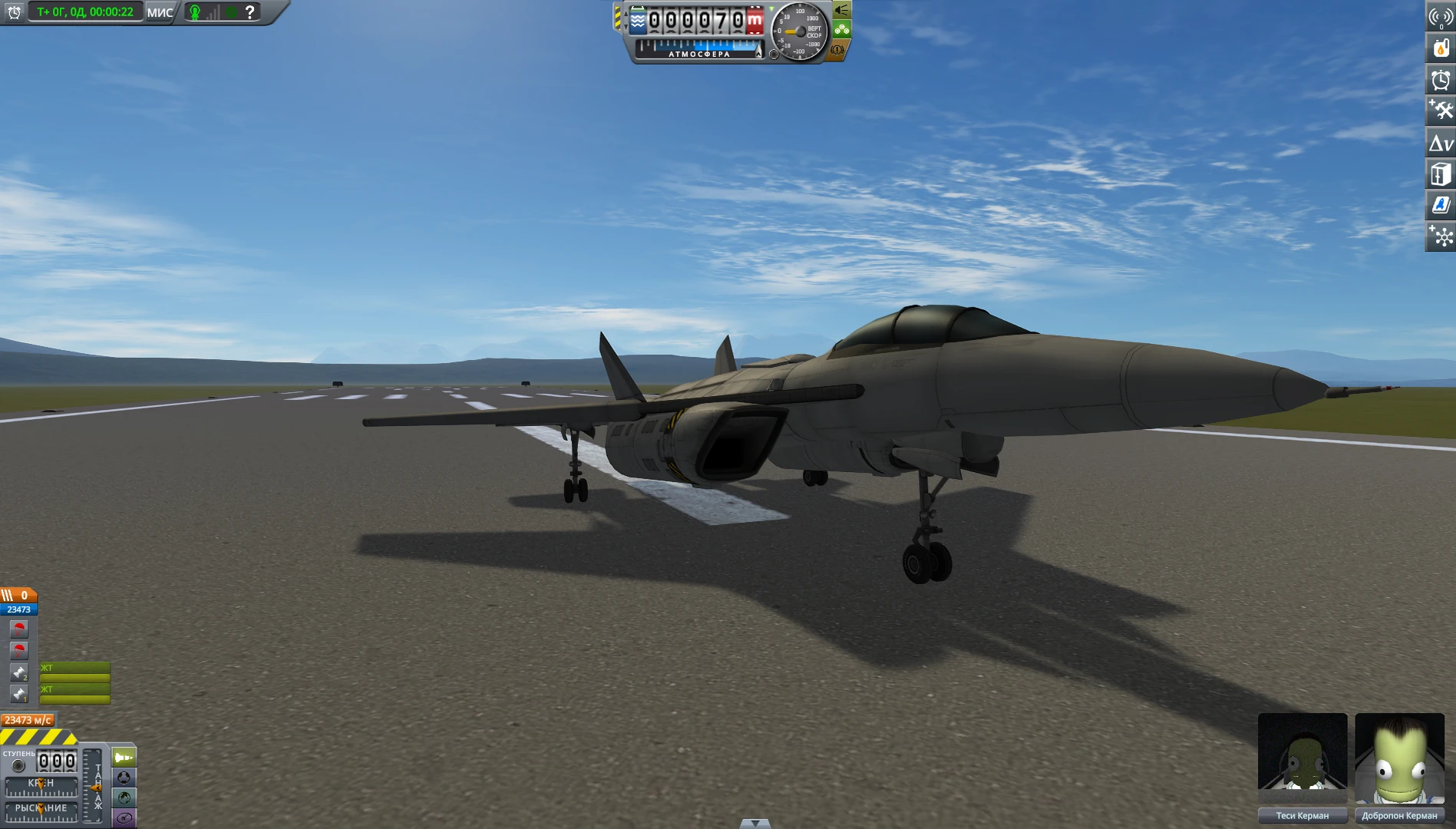
Task: Click the parachute icon in staging stack
Action: pyautogui.click(x=18, y=627)
